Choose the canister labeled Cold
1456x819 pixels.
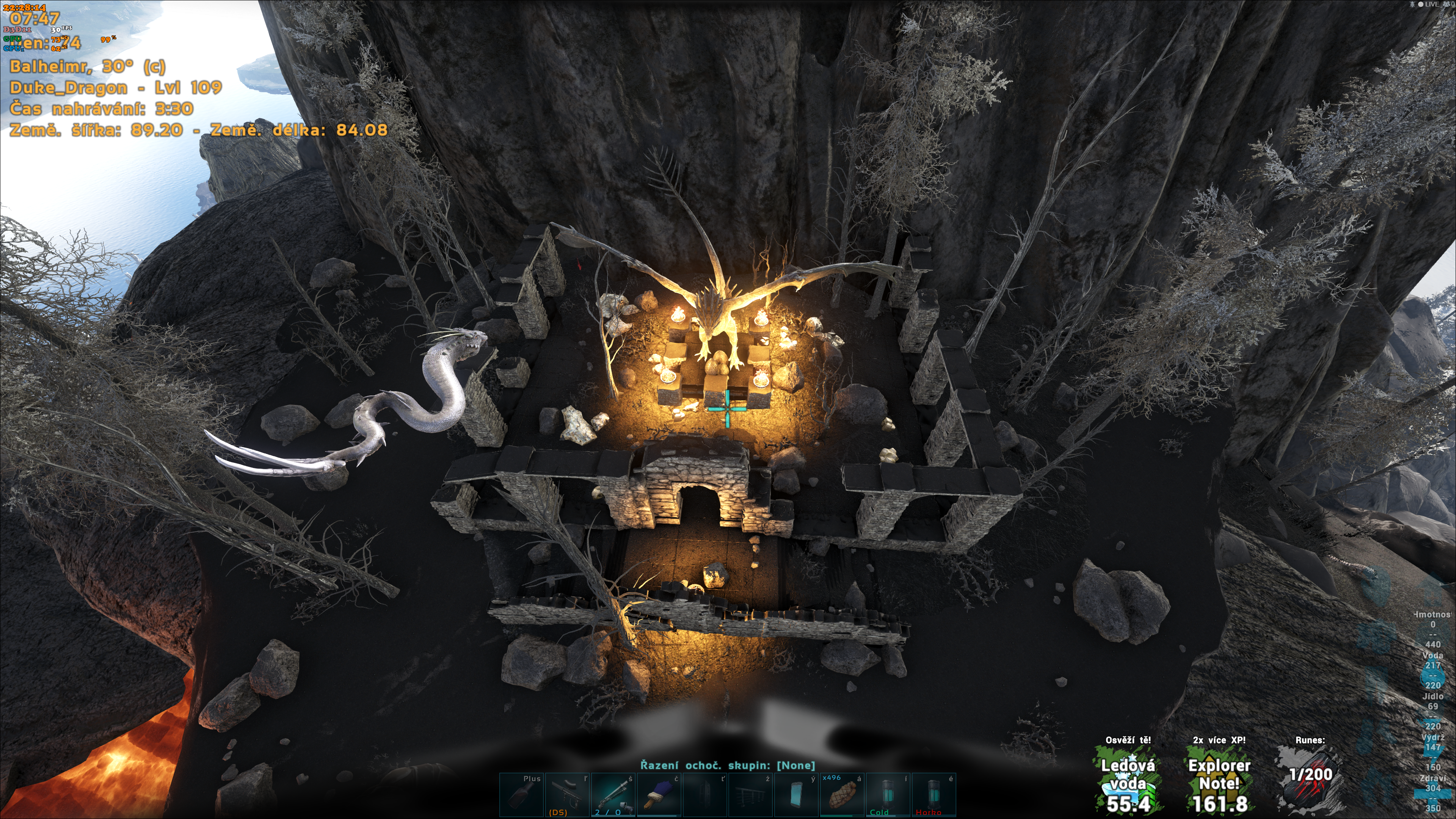(888, 795)
